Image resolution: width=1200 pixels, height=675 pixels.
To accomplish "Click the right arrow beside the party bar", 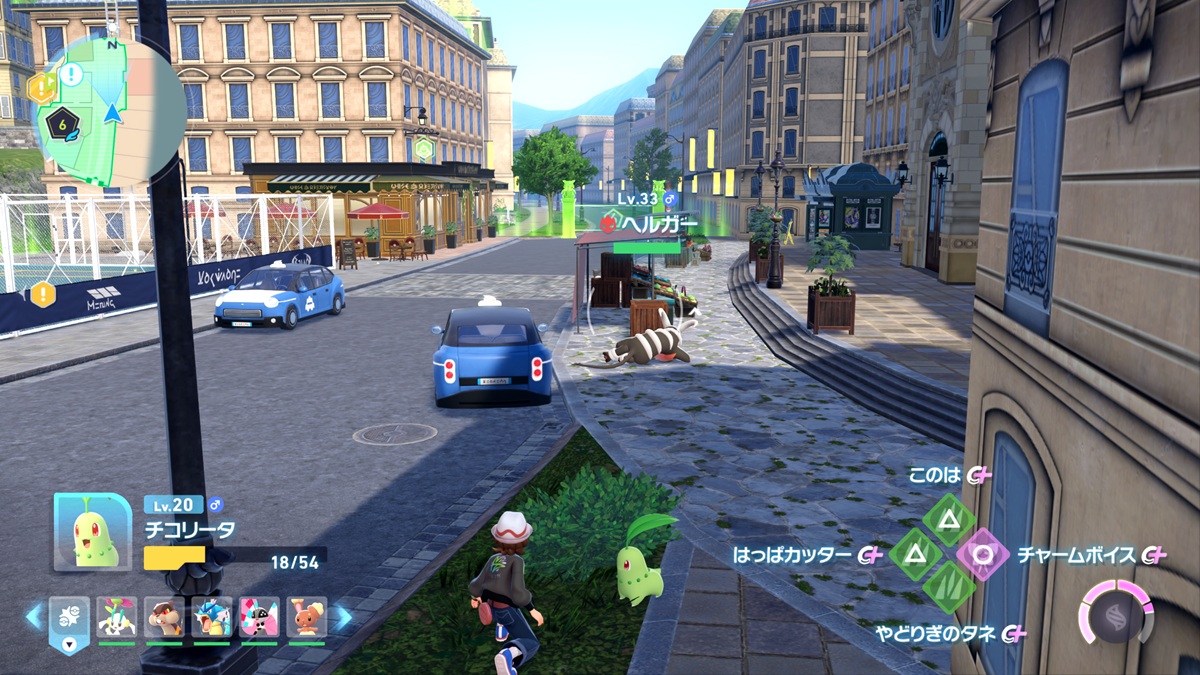I will 342,616.
